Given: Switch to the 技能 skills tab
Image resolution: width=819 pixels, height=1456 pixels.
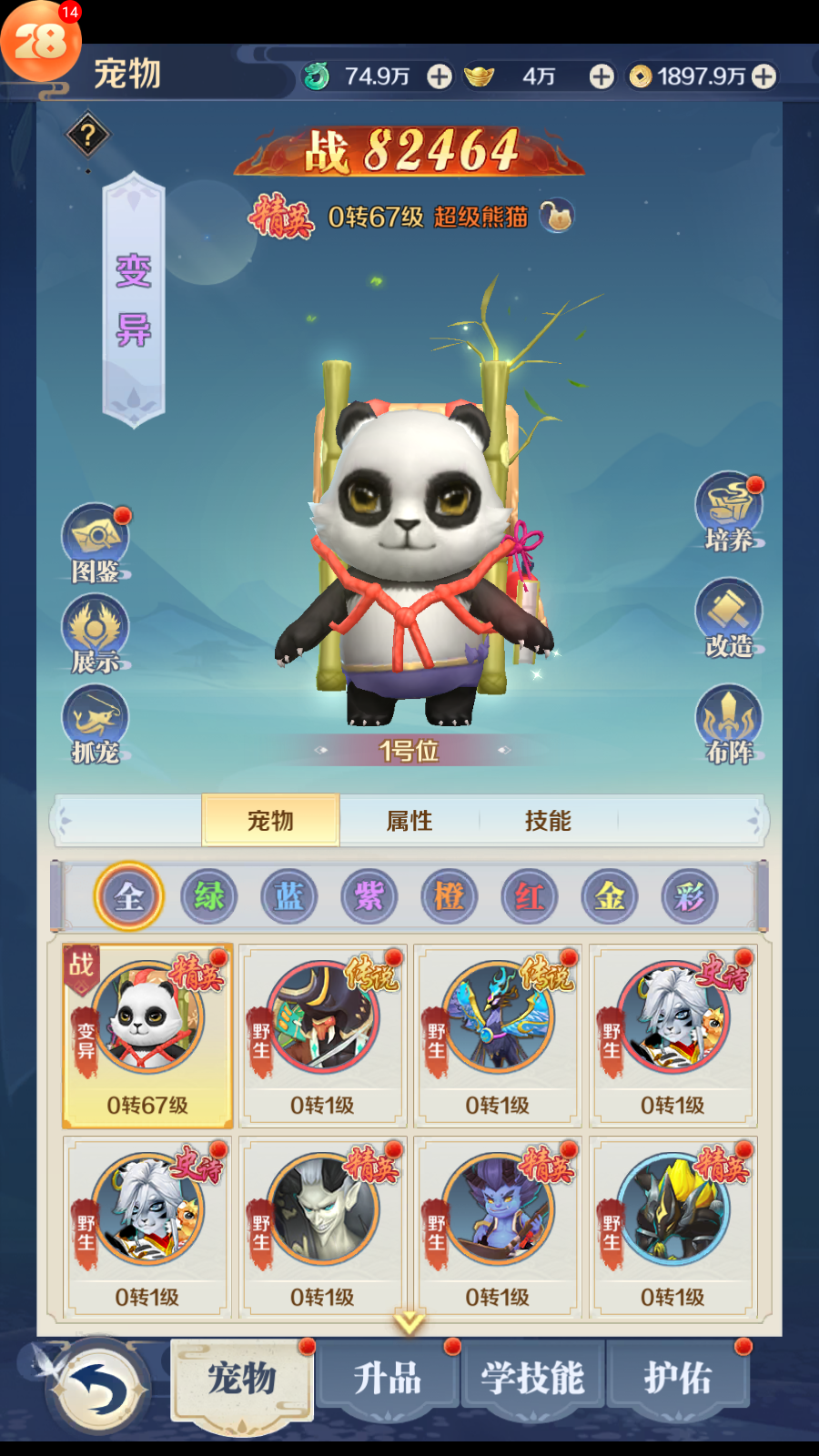Looking at the screenshot, I should (548, 821).
